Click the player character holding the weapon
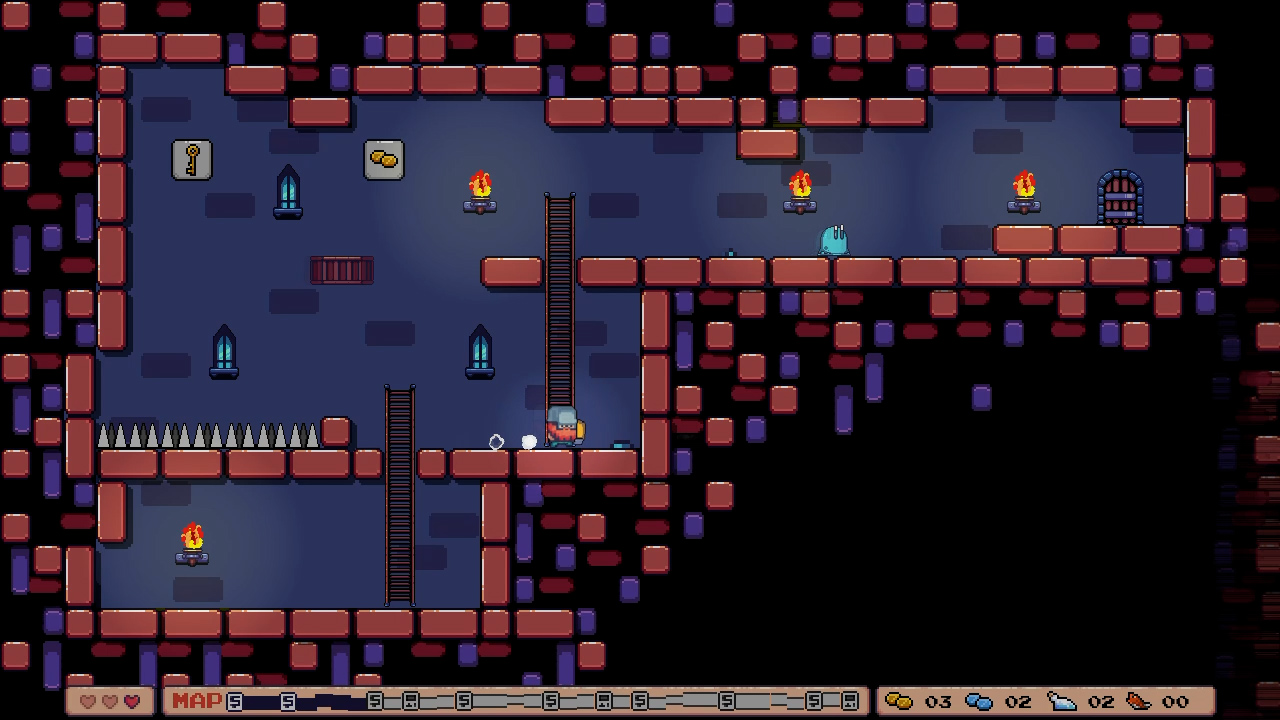Screen dimensions: 1280x720 (x=561, y=427)
